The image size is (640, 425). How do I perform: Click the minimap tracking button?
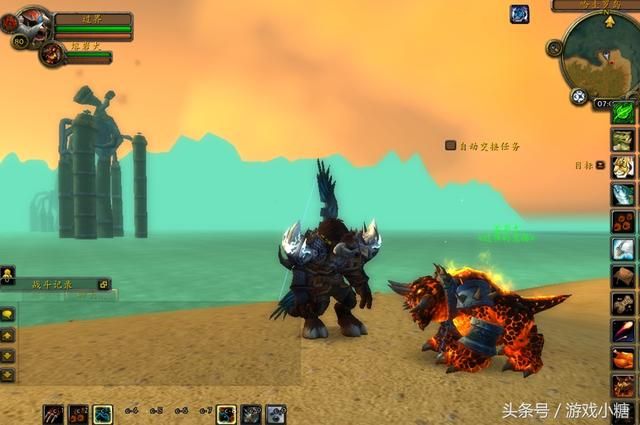coord(578,97)
